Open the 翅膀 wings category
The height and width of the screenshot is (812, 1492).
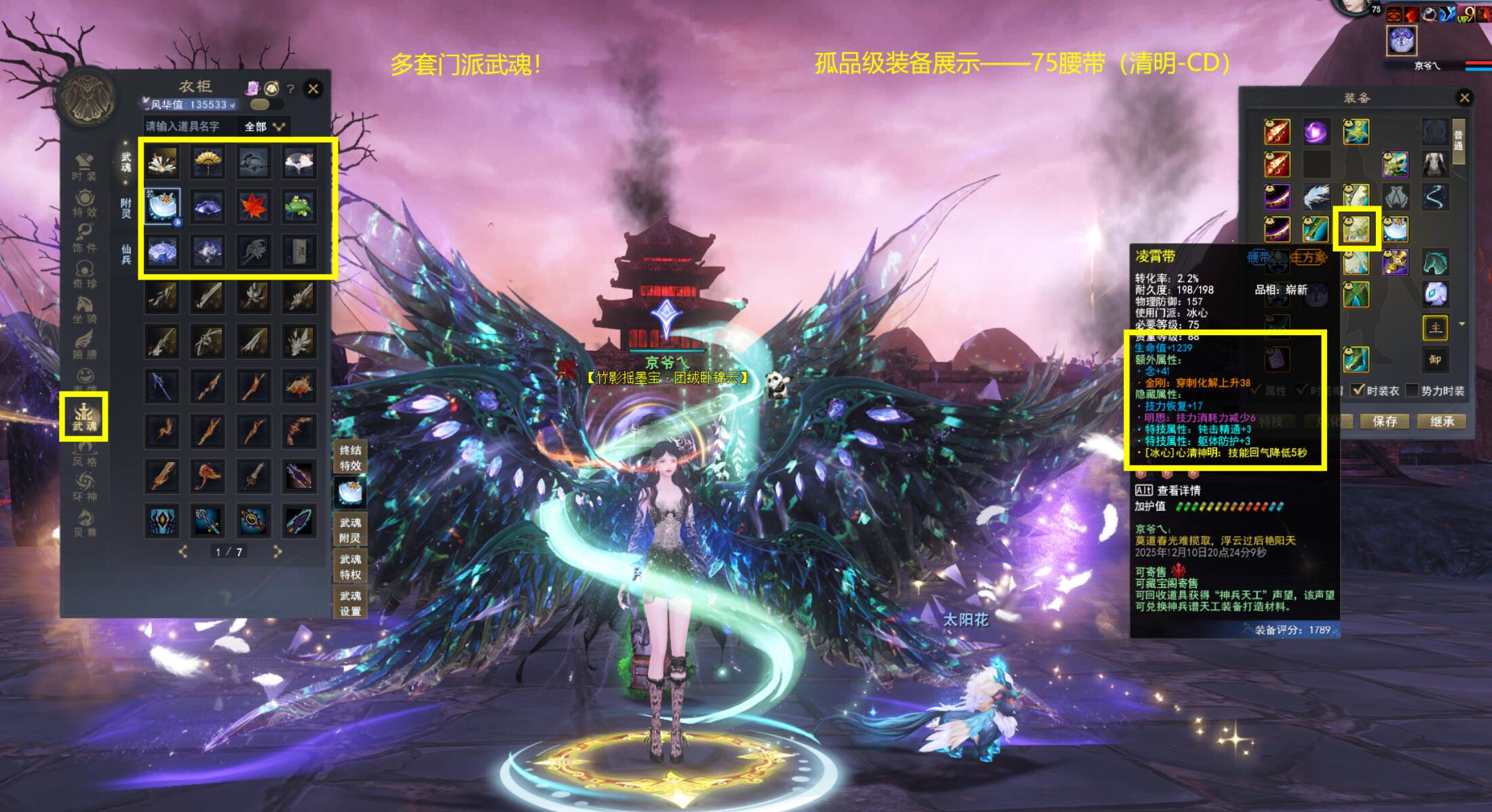84,345
